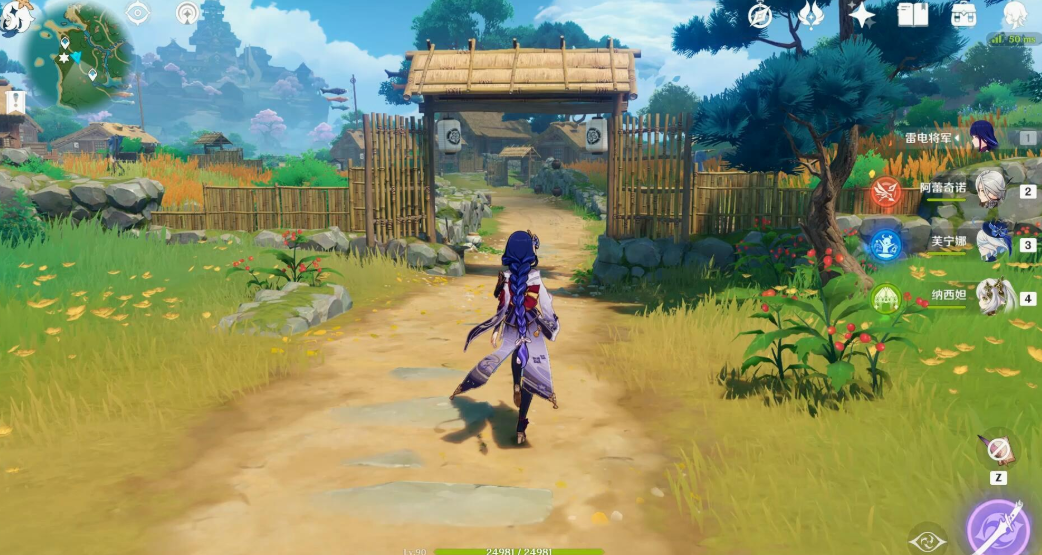Viewport: 1042px width, 555px height.
Task: Open the winged battle pass icon
Action: coord(809,15)
